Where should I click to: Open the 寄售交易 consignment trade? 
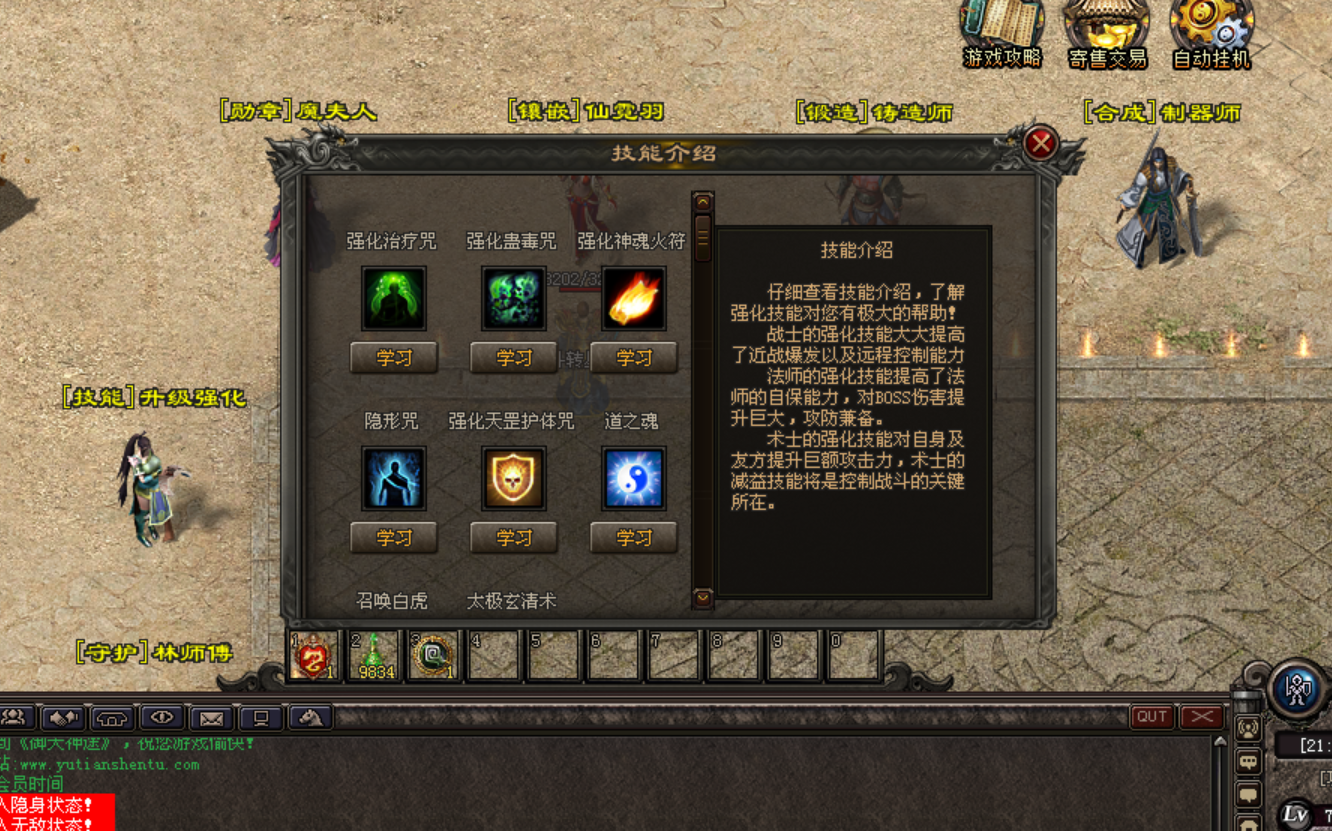[x=1107, y=34]
